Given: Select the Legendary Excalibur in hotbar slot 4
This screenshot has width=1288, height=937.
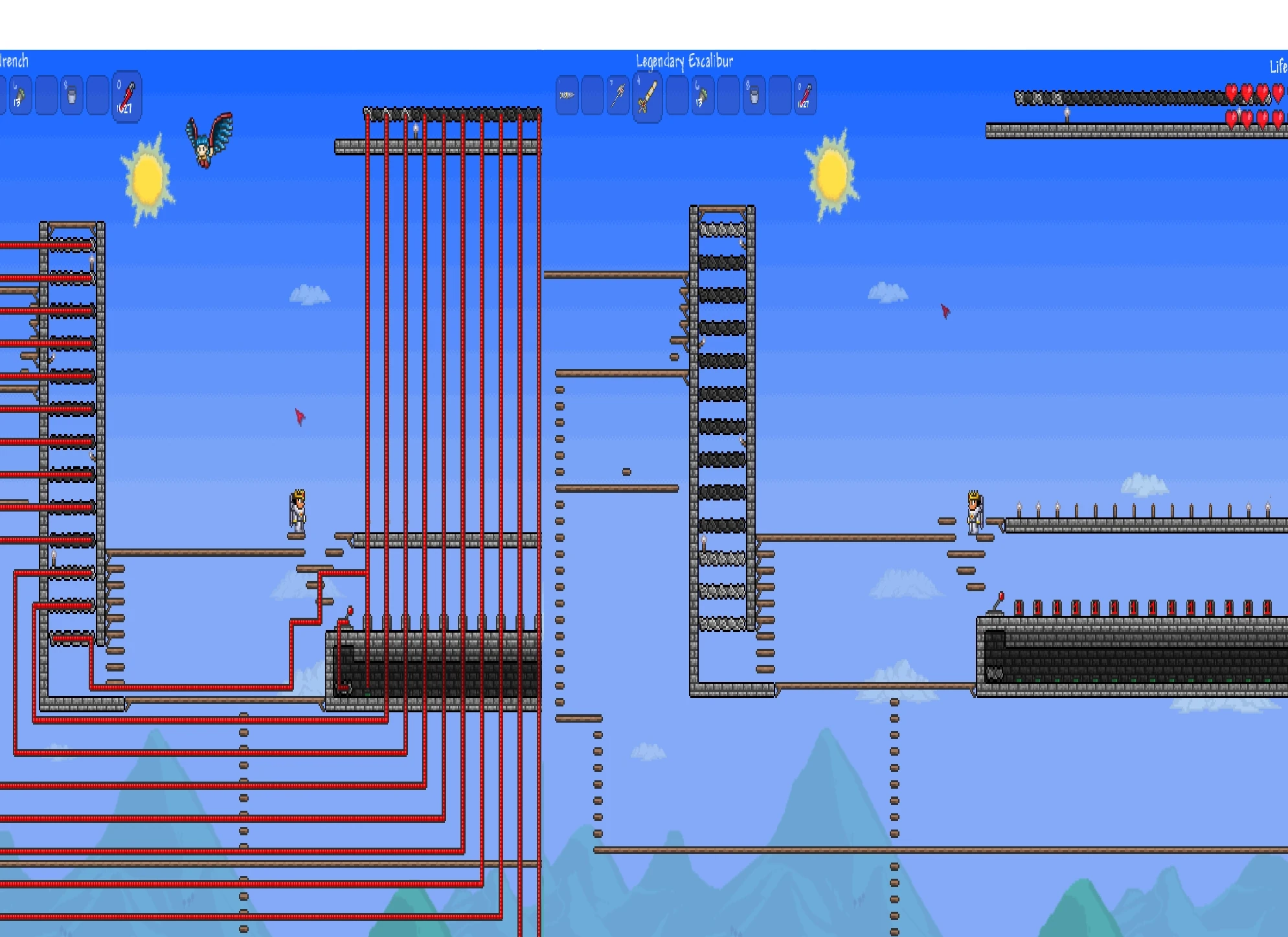Looking at the screenshot, I should coord(646,96).
